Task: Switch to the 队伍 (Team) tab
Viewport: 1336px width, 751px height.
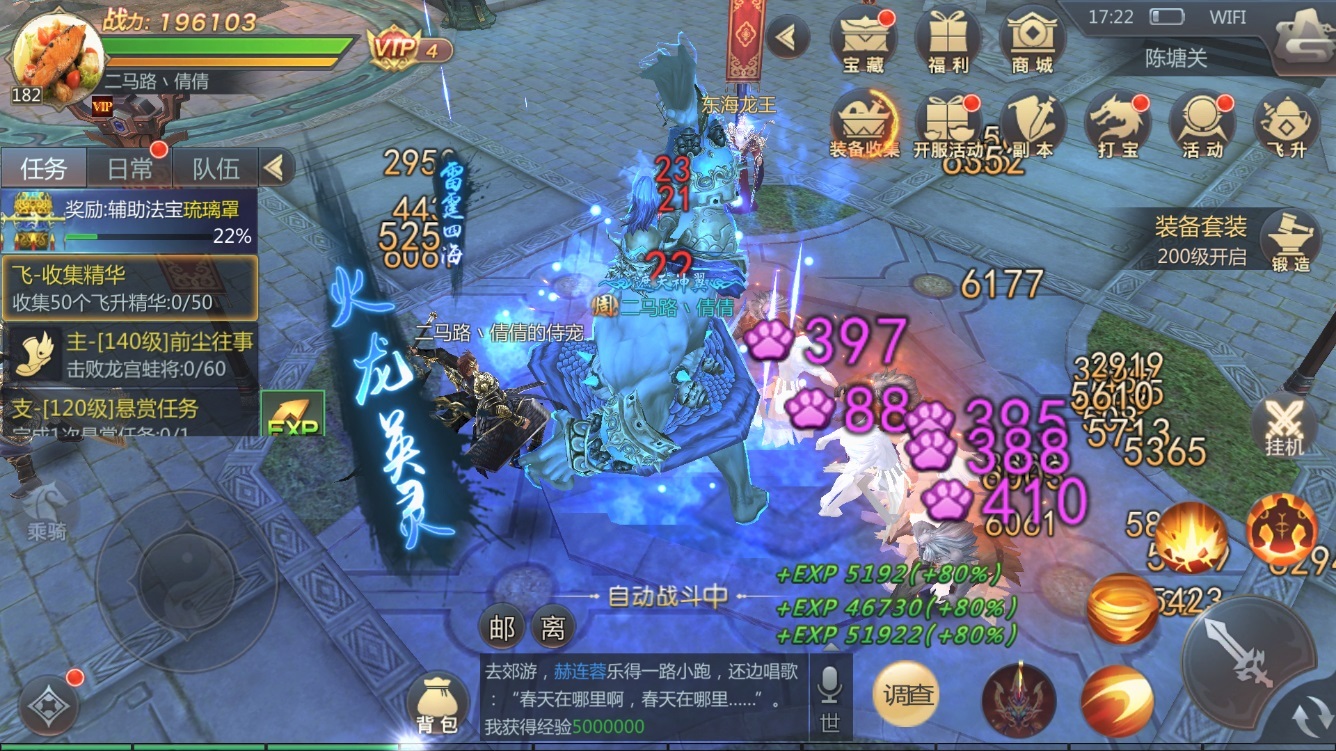Action: pos(213,166)
